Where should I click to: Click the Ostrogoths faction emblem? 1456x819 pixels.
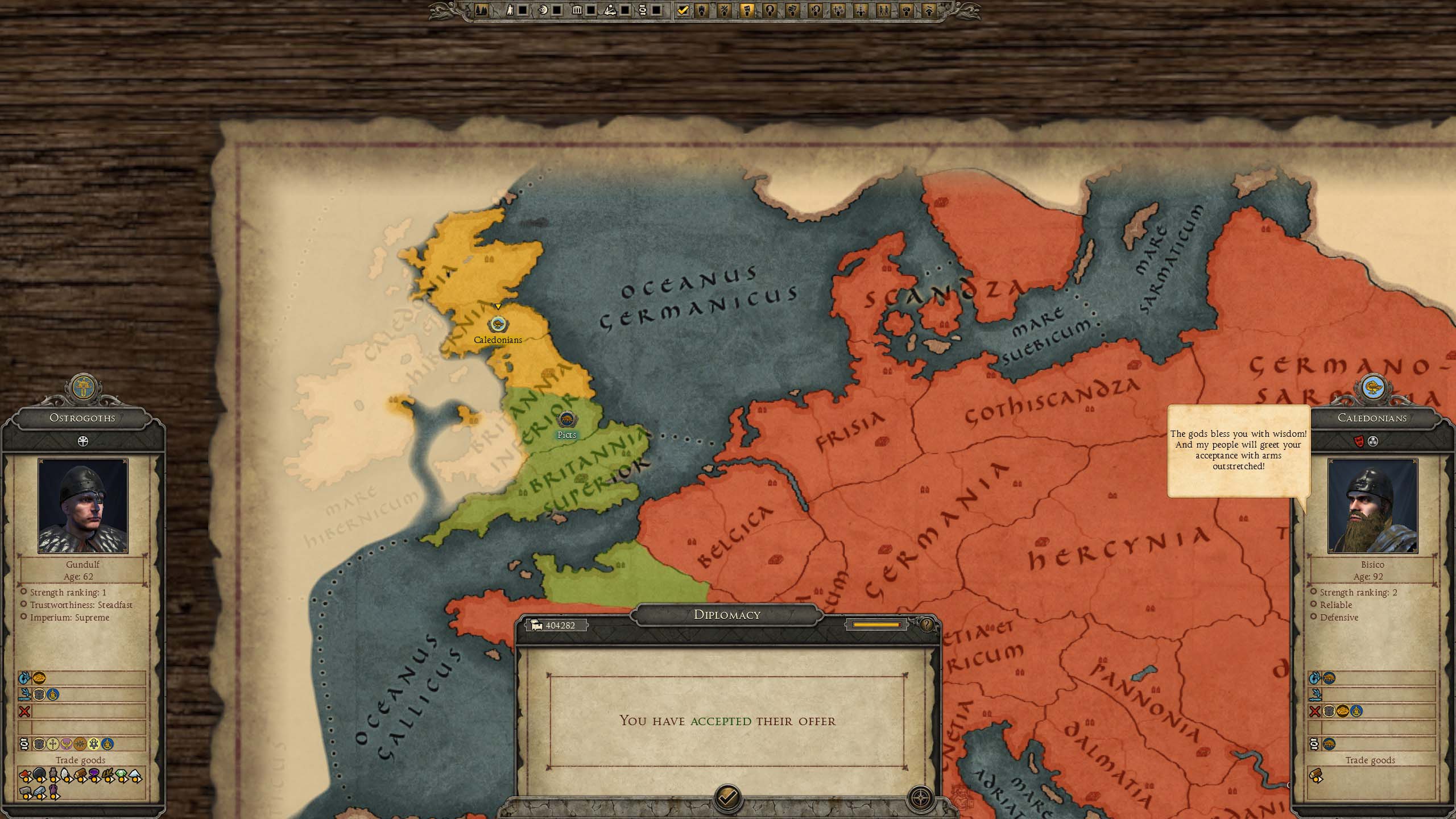click(x=84, y=388)
